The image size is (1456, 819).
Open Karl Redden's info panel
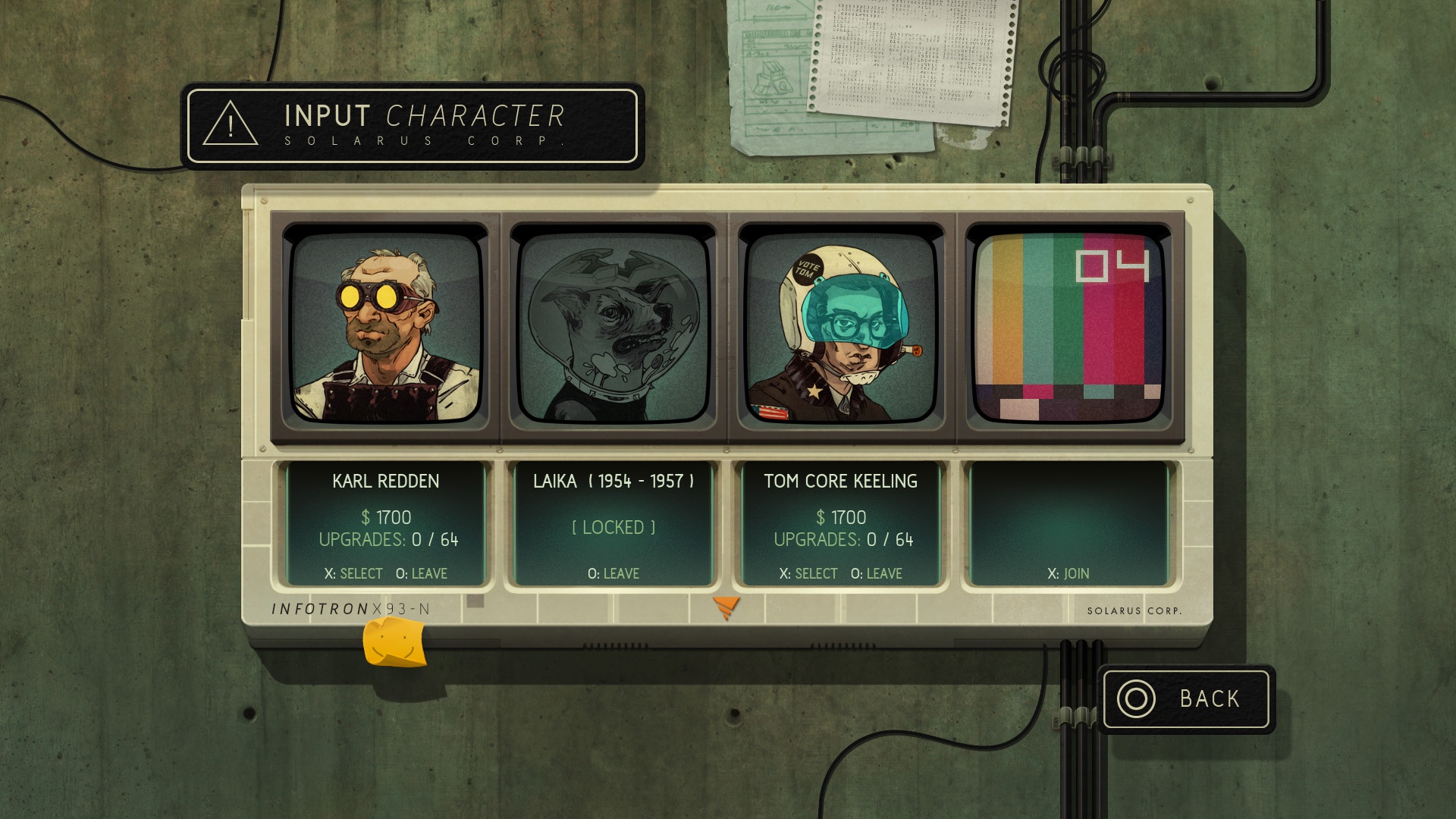[x=386, y=525]
